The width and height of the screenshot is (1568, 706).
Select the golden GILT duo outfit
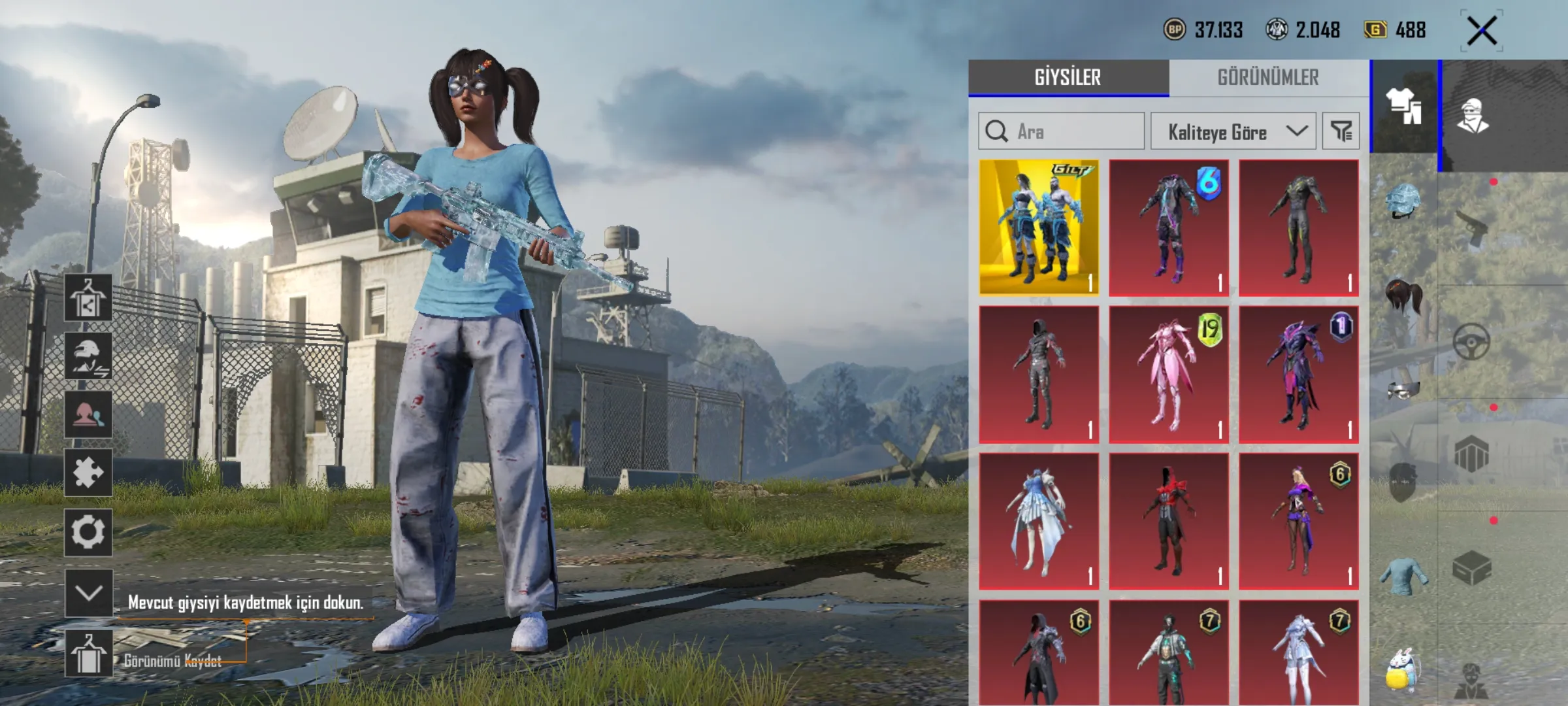(1039, 227)
